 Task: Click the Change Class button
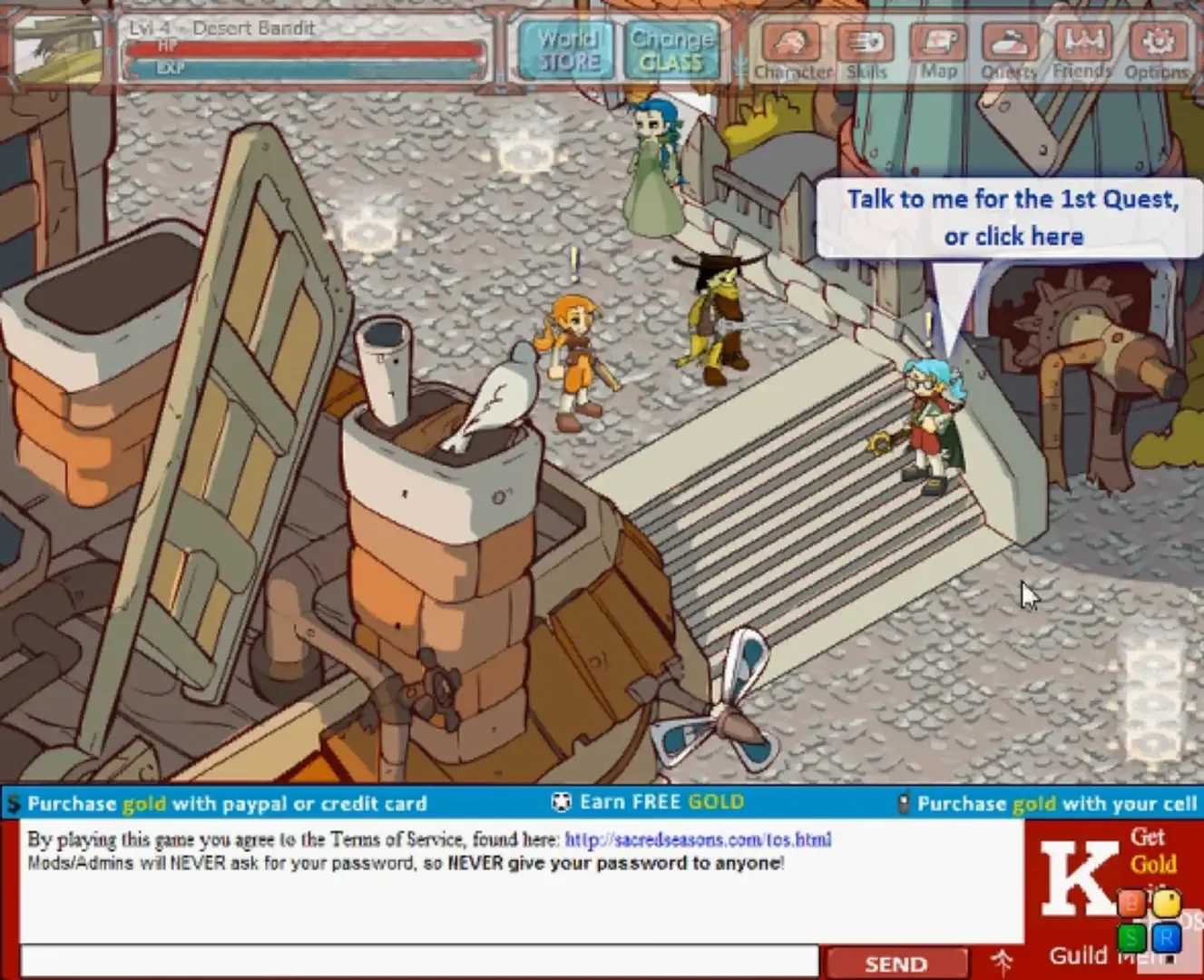671,52
